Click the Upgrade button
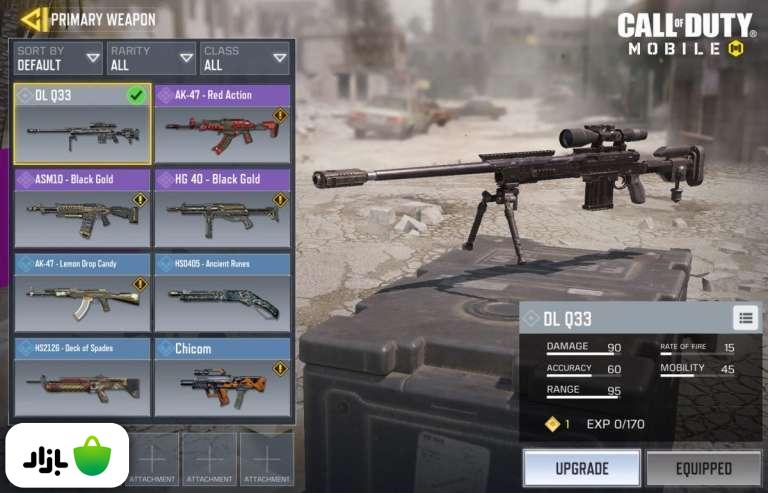 (x=581, y=468)
